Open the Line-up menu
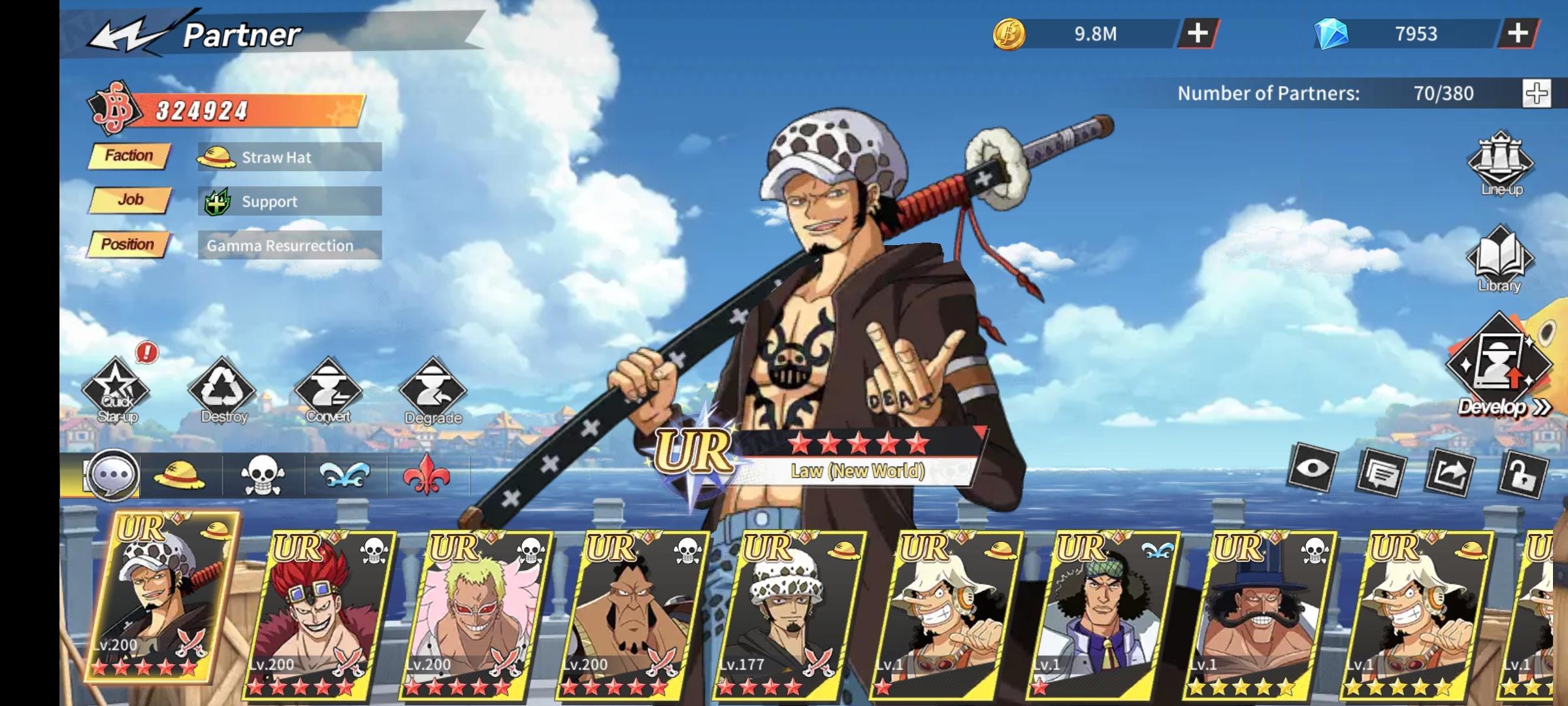 (1501, 165)
